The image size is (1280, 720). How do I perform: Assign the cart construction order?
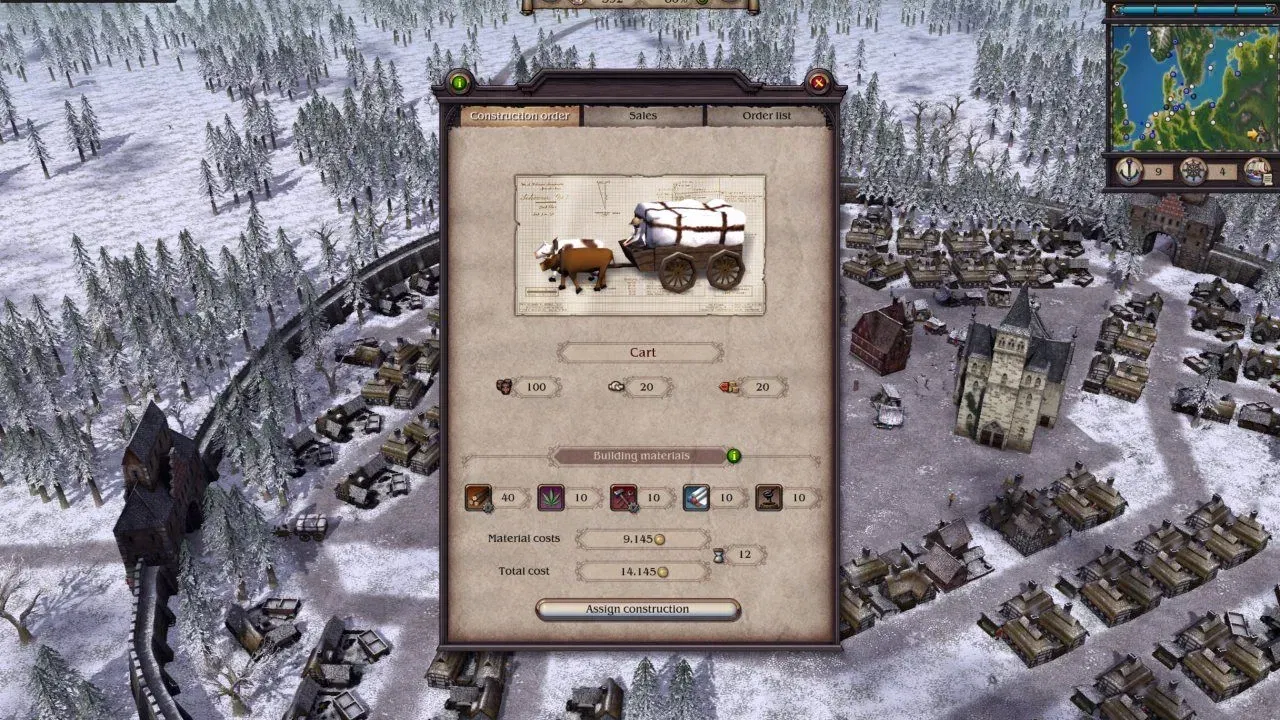pos(638,609)
